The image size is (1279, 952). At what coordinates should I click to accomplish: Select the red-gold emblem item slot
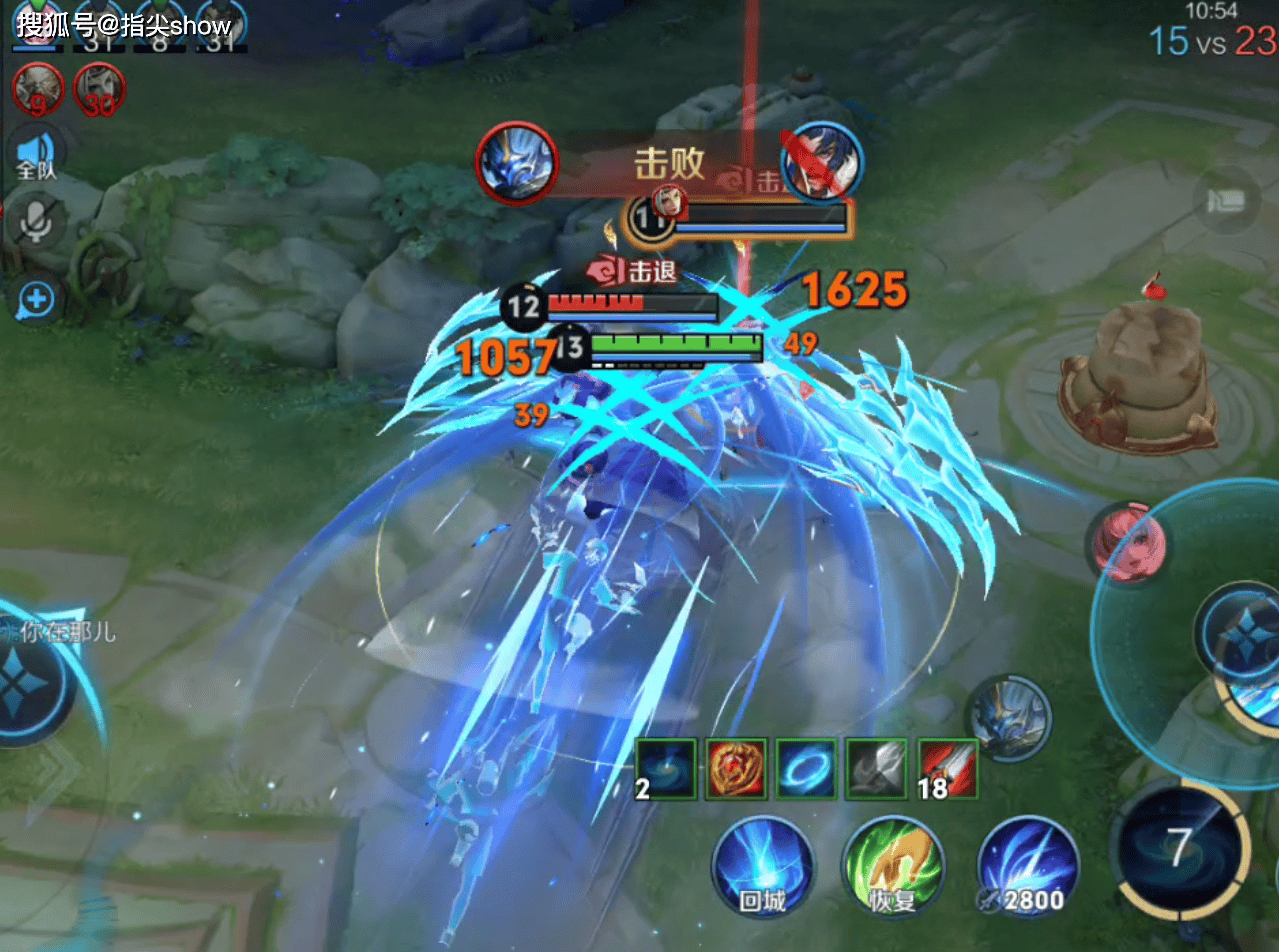(736, 769)
